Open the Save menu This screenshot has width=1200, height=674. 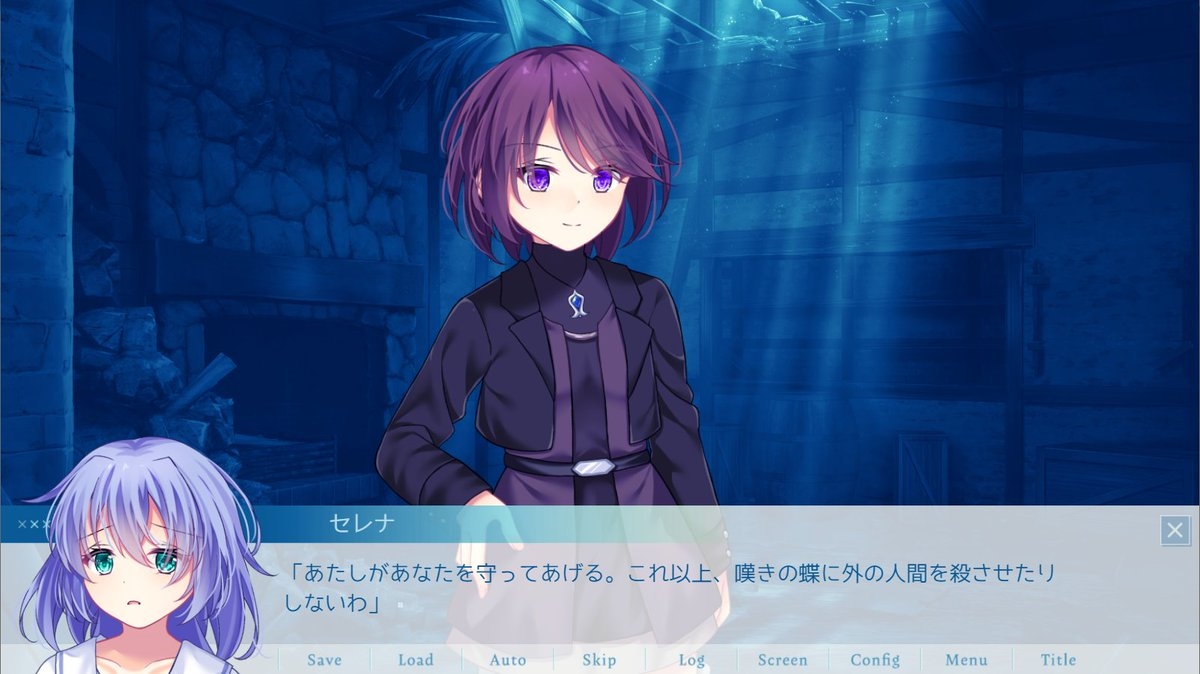[324, 660]
